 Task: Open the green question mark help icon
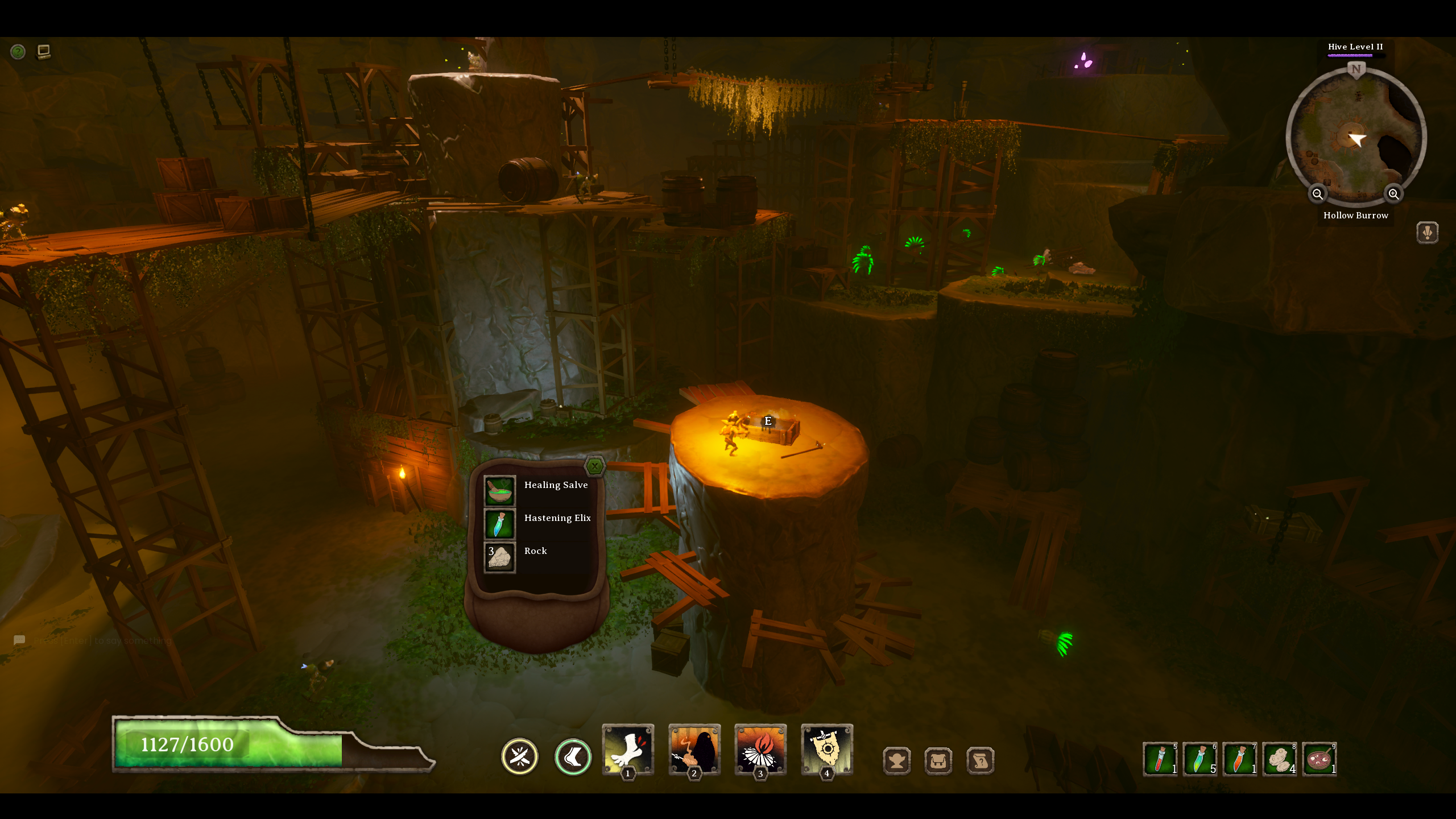click(x=18, y=52)
